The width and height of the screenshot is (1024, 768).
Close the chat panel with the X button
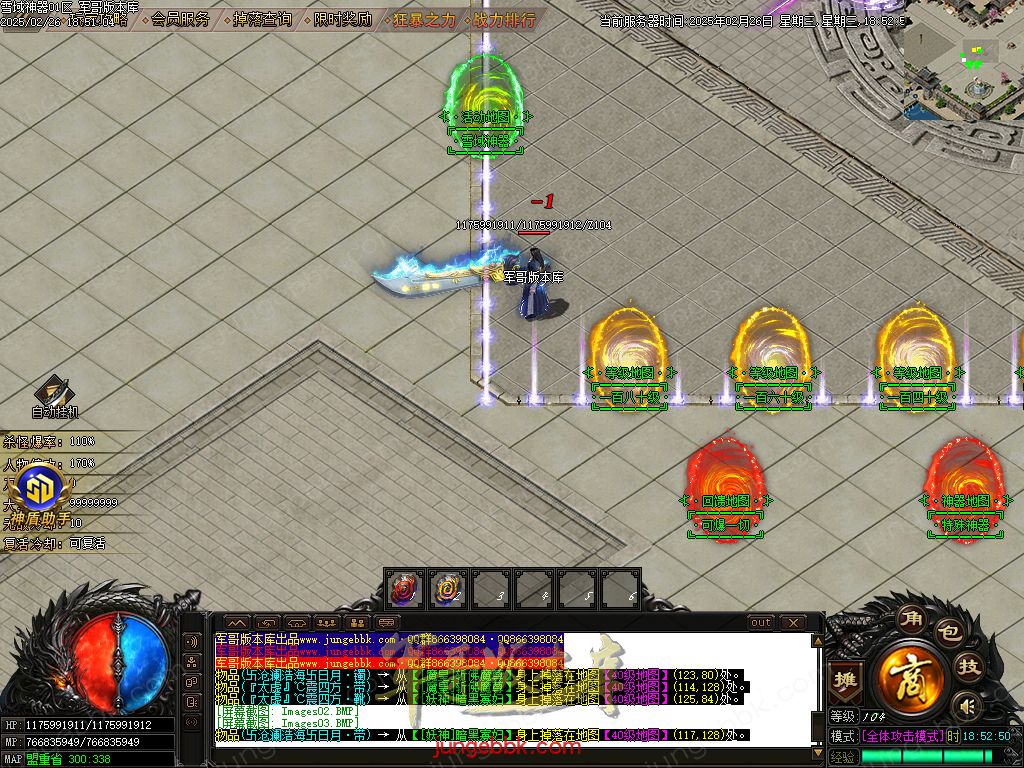(x=792, y=622)
